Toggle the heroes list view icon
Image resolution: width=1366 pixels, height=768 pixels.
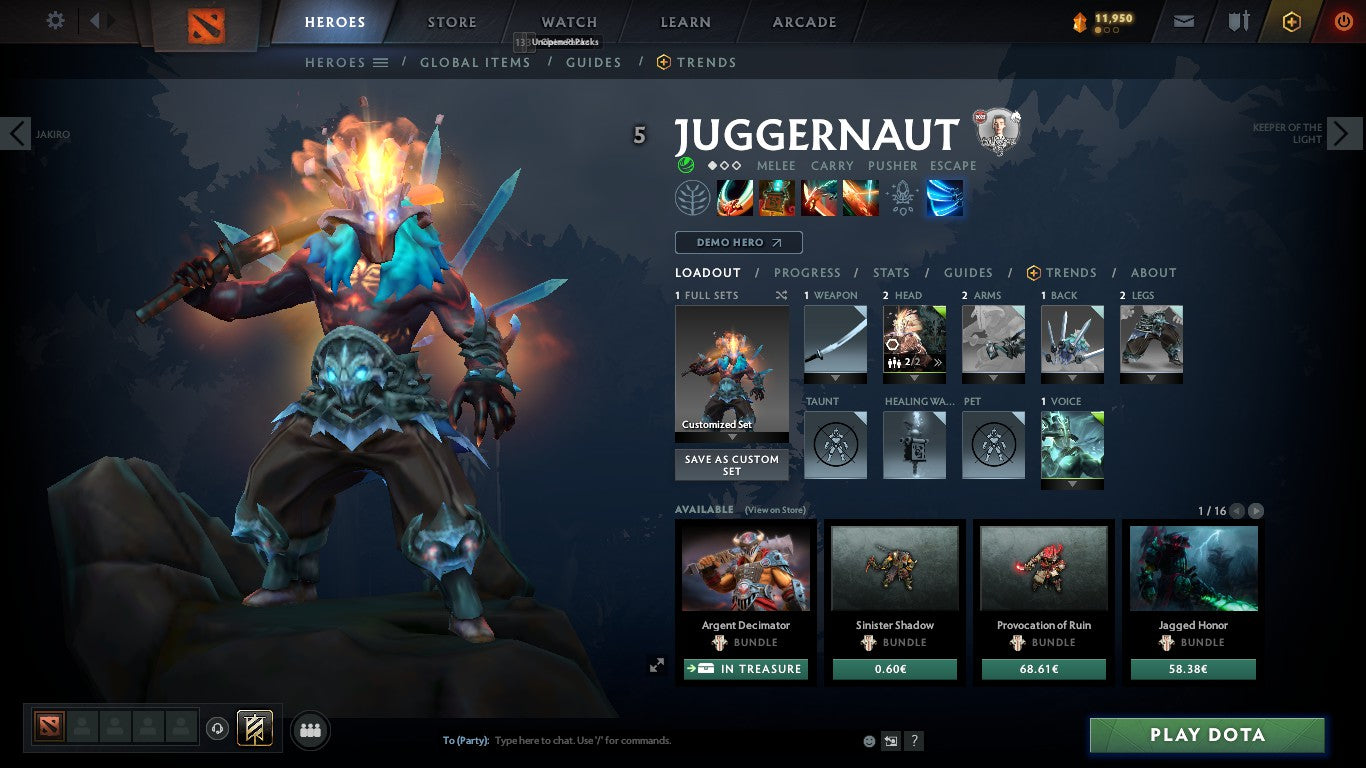pos(381,62)
